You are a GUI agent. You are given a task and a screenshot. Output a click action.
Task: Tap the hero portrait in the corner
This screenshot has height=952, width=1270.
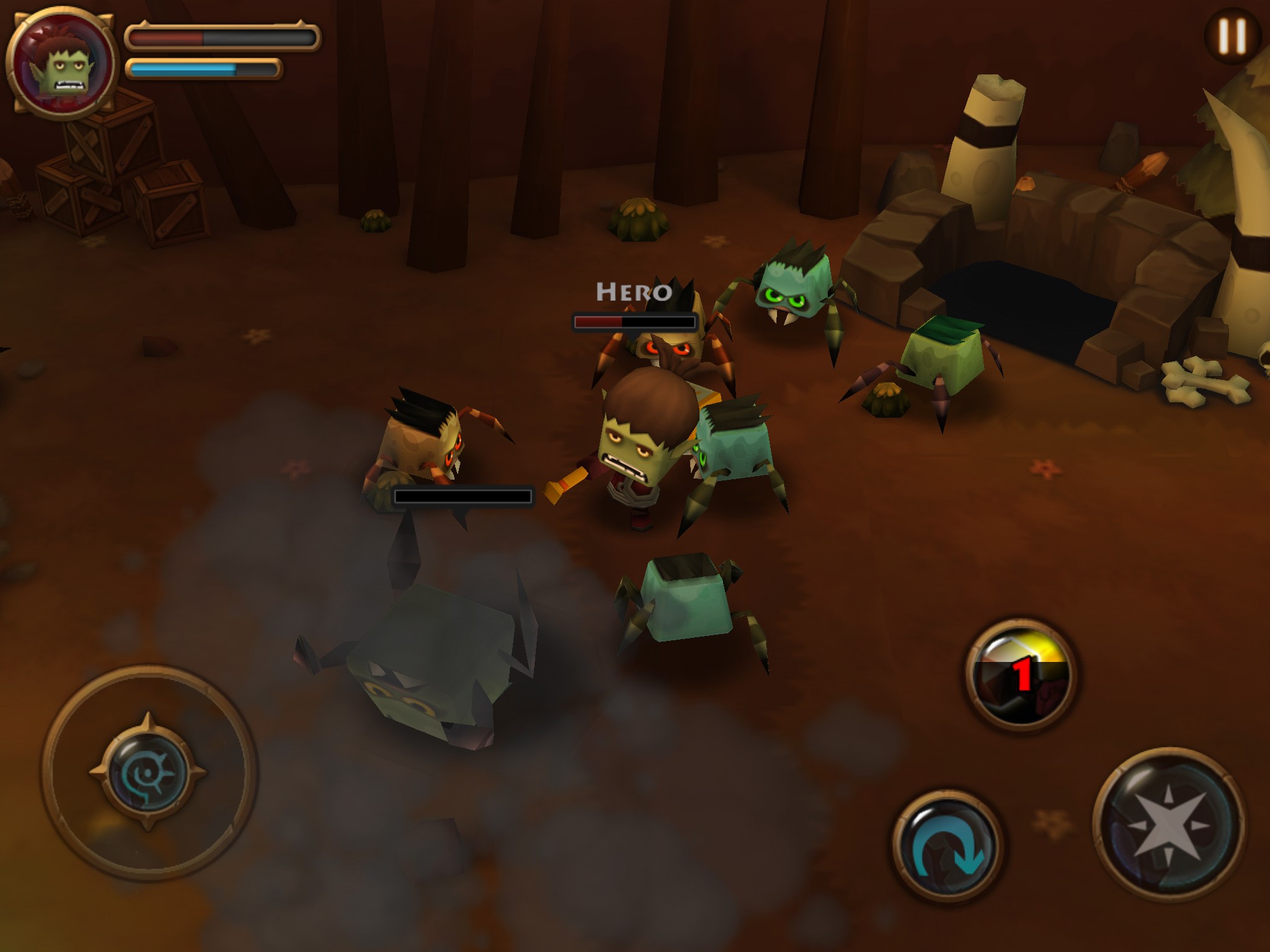[x=61, y=61]
